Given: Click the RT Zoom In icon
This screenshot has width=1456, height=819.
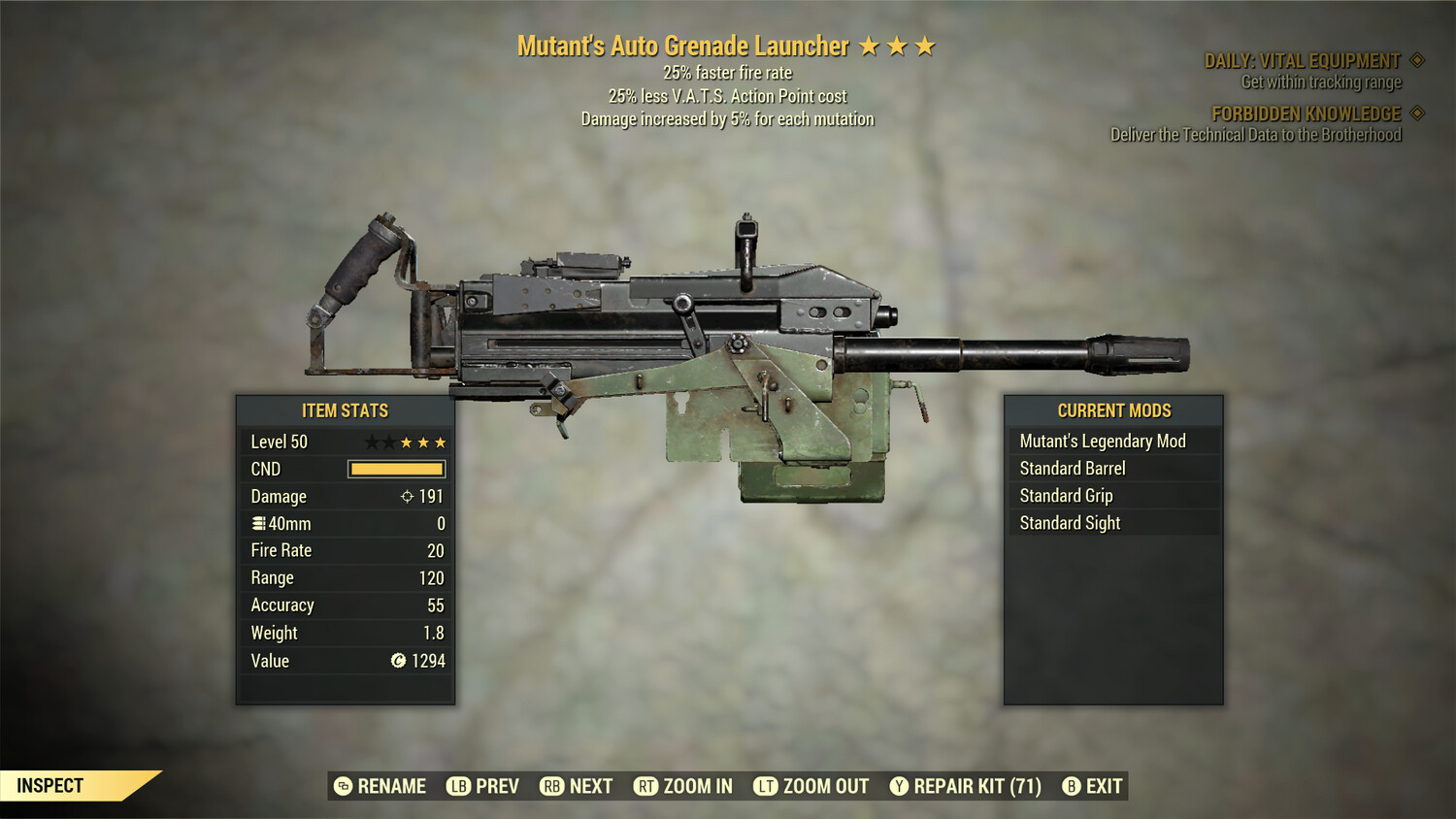Looking at the screenshot, I should pyautogui.click(x=645, y=786).
